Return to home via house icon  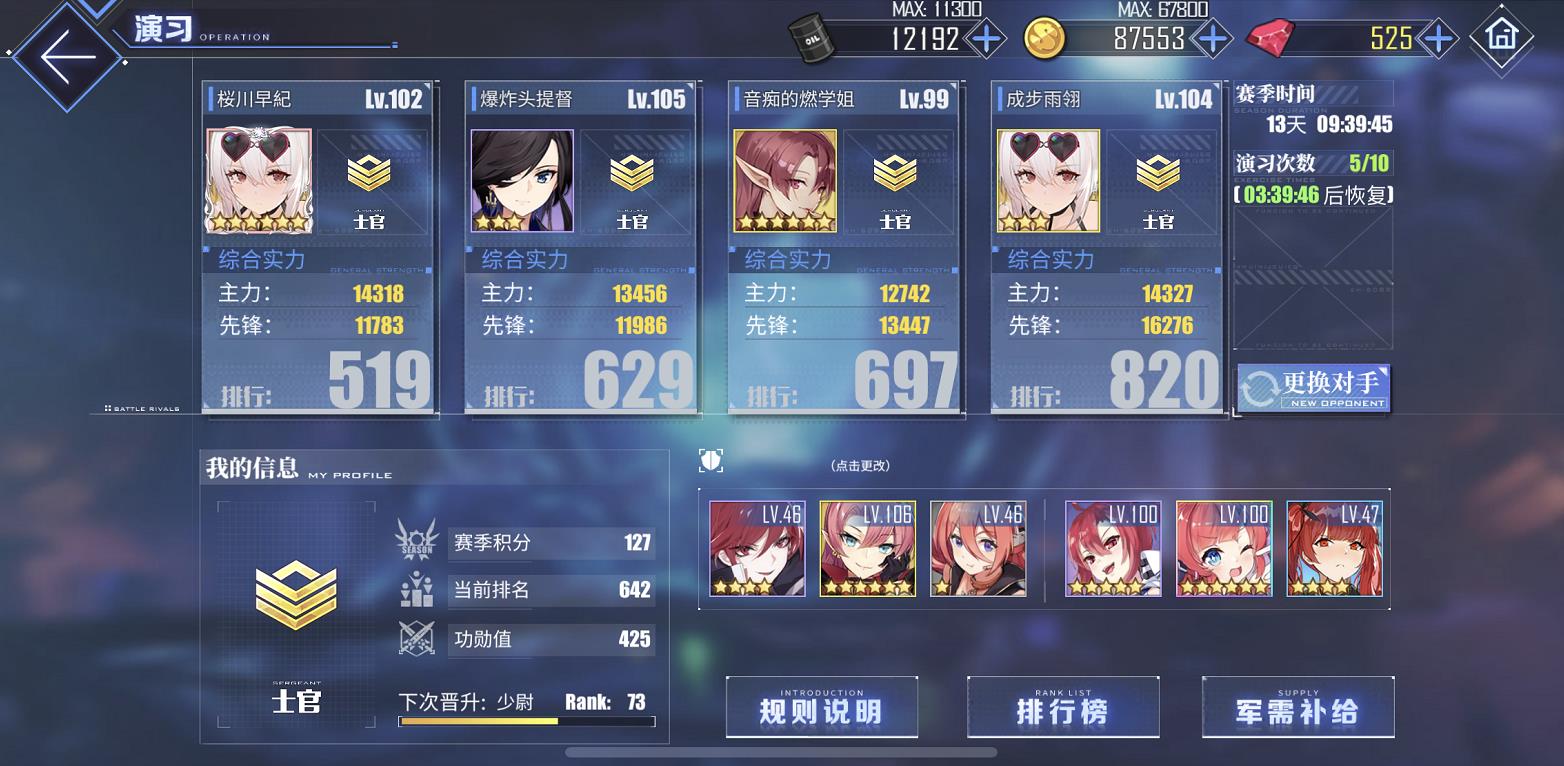[1501, 38]
